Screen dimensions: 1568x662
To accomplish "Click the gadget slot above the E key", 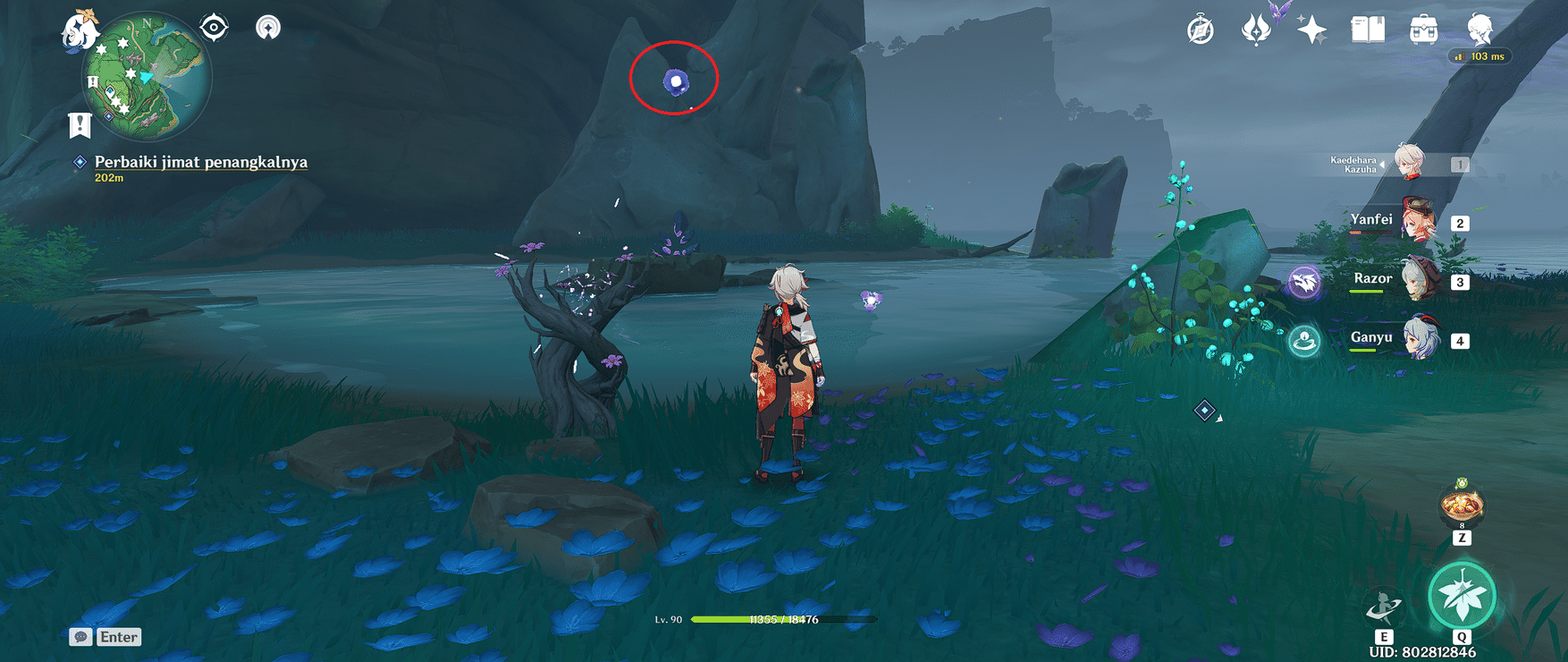I will tap(1384, 606).
